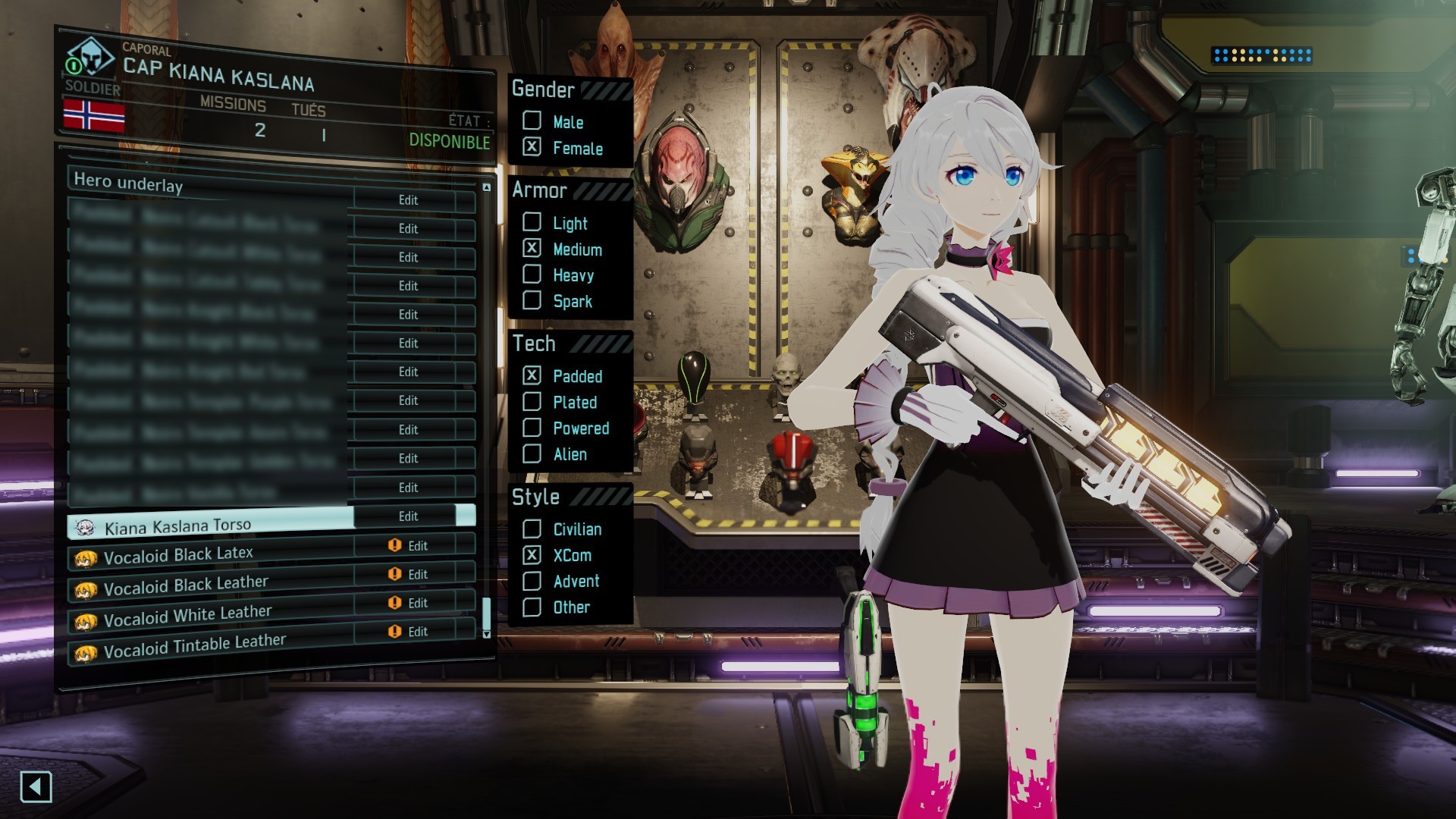
Task: Check the Powered tech option
Action: point(532,428)
